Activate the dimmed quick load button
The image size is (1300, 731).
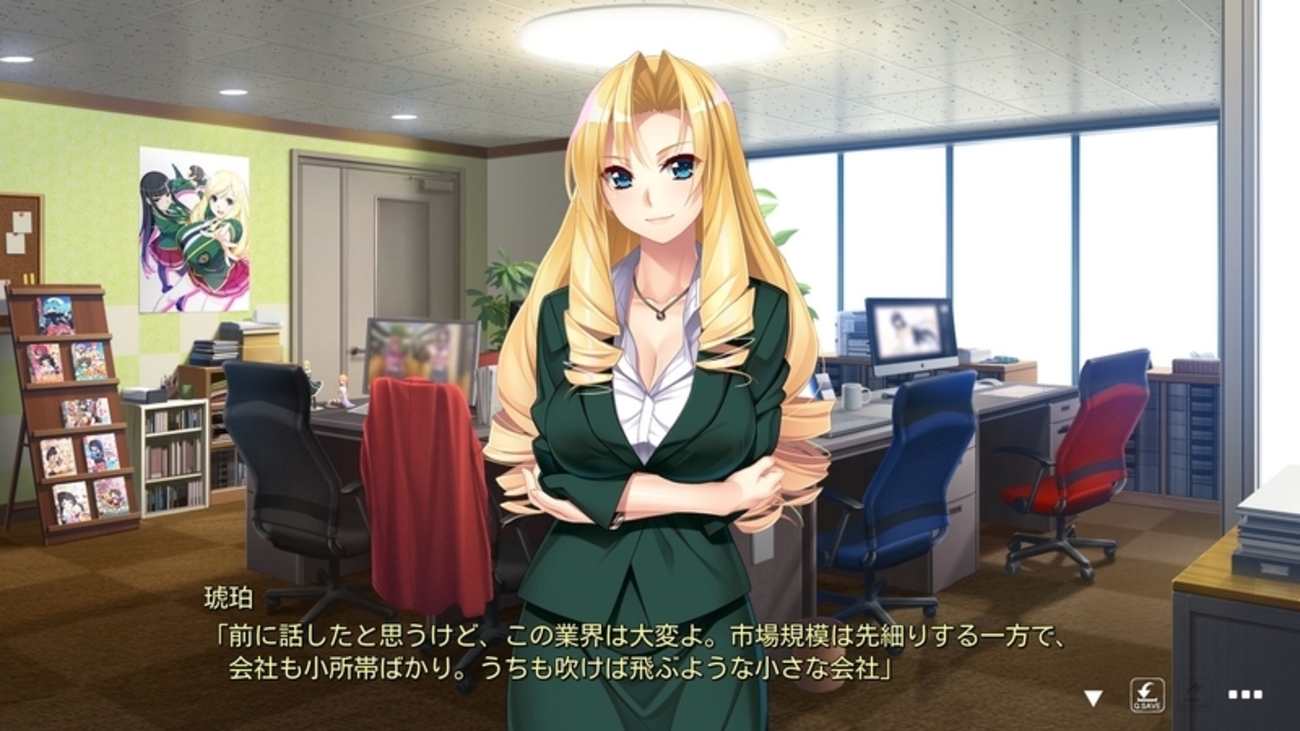[1196, 694]
